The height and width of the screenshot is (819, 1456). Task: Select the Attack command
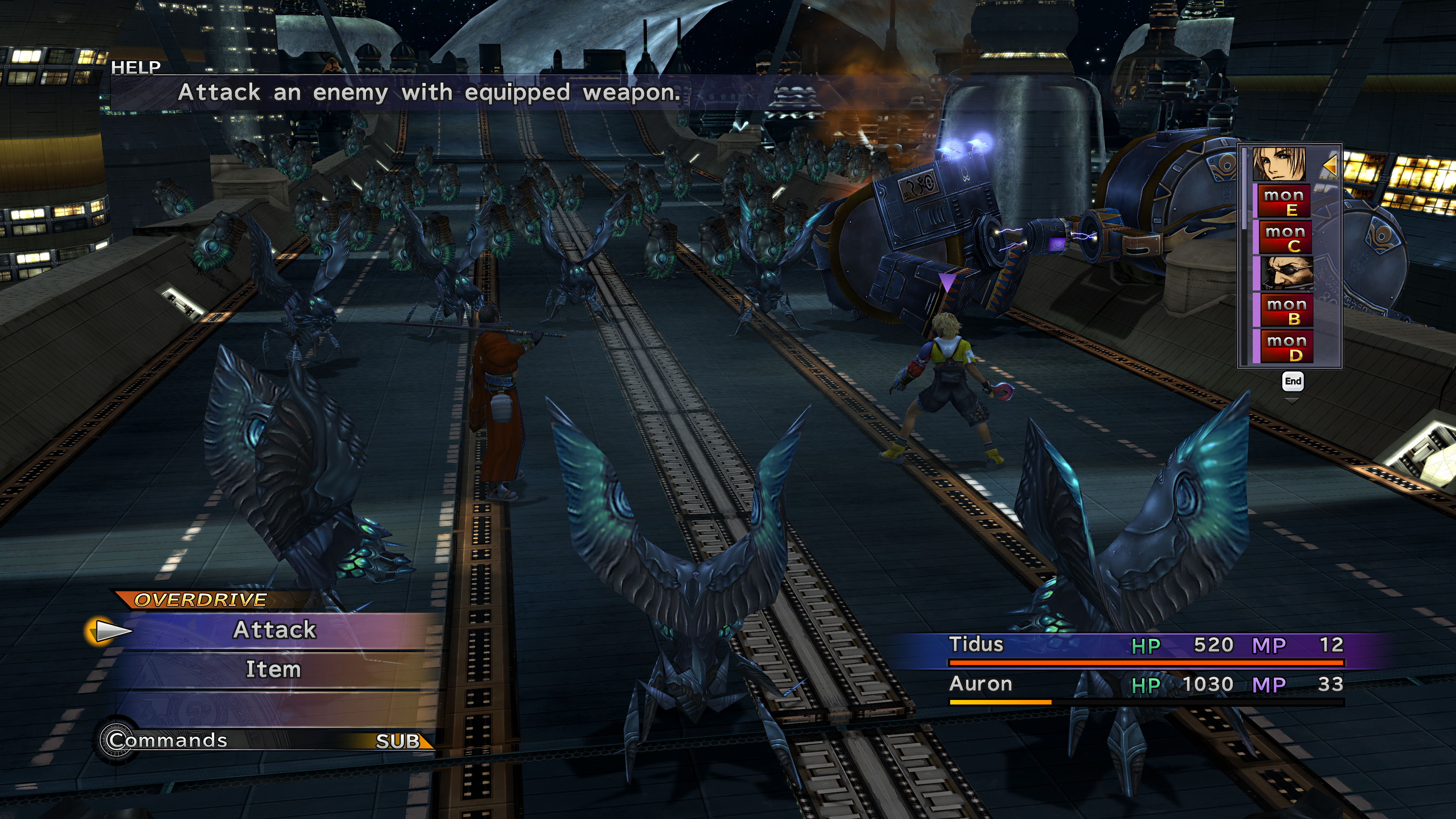pos(275,630)
